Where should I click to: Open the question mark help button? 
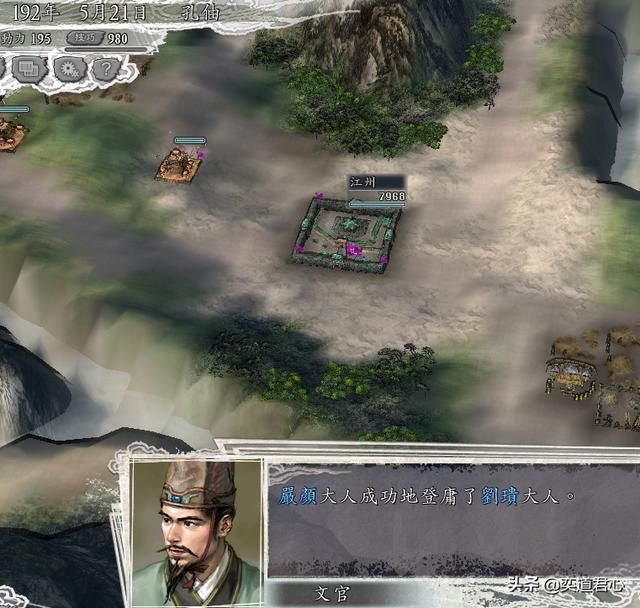tap(107, 69)
